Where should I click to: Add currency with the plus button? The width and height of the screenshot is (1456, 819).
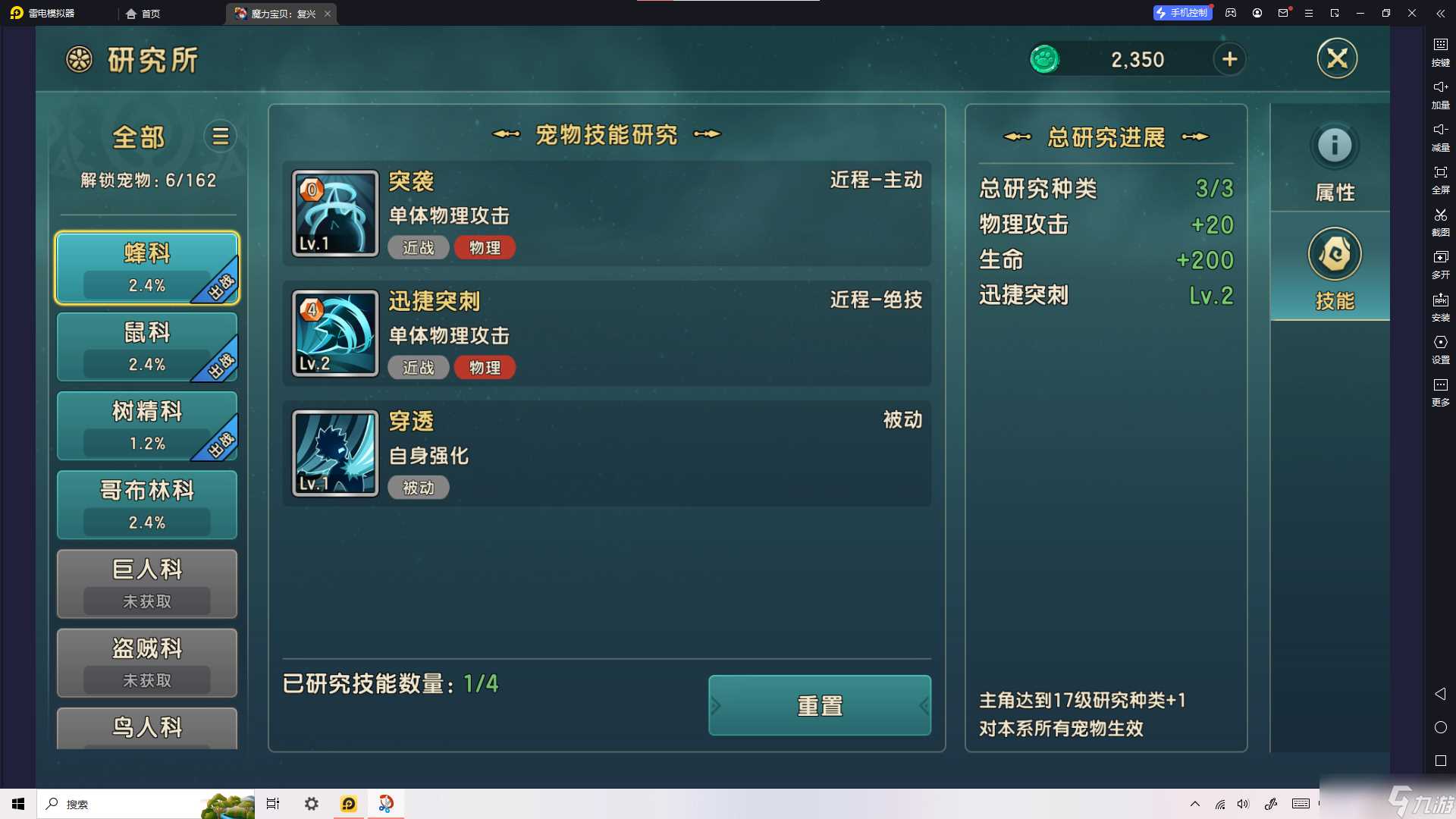(x=1230, y=59)
